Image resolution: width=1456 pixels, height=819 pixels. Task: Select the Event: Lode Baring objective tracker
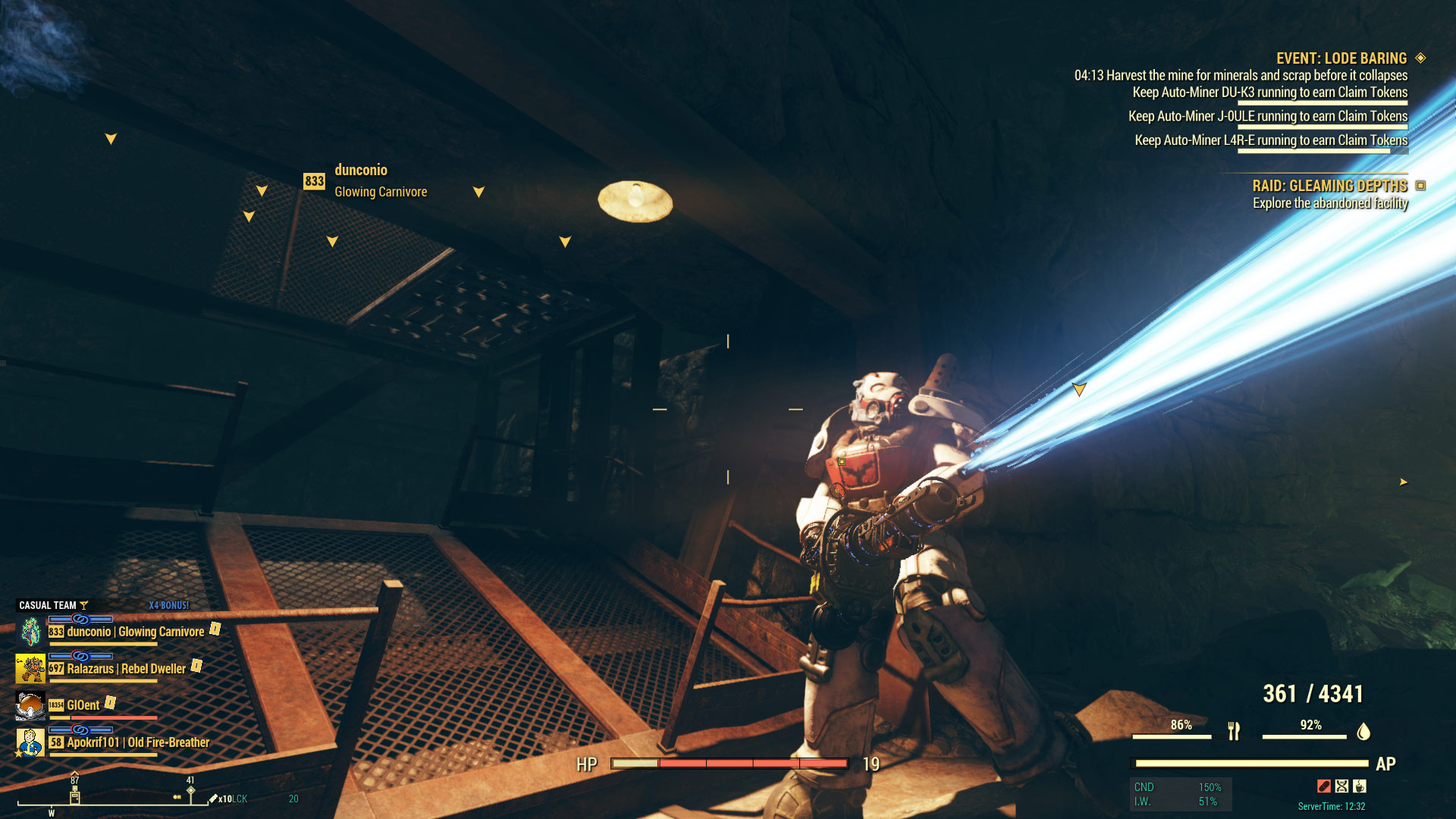tap(1341, 58)
